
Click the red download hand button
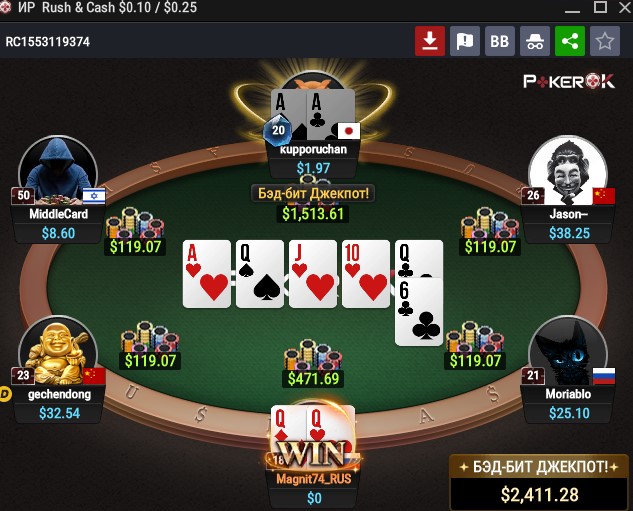pos(430,41)
